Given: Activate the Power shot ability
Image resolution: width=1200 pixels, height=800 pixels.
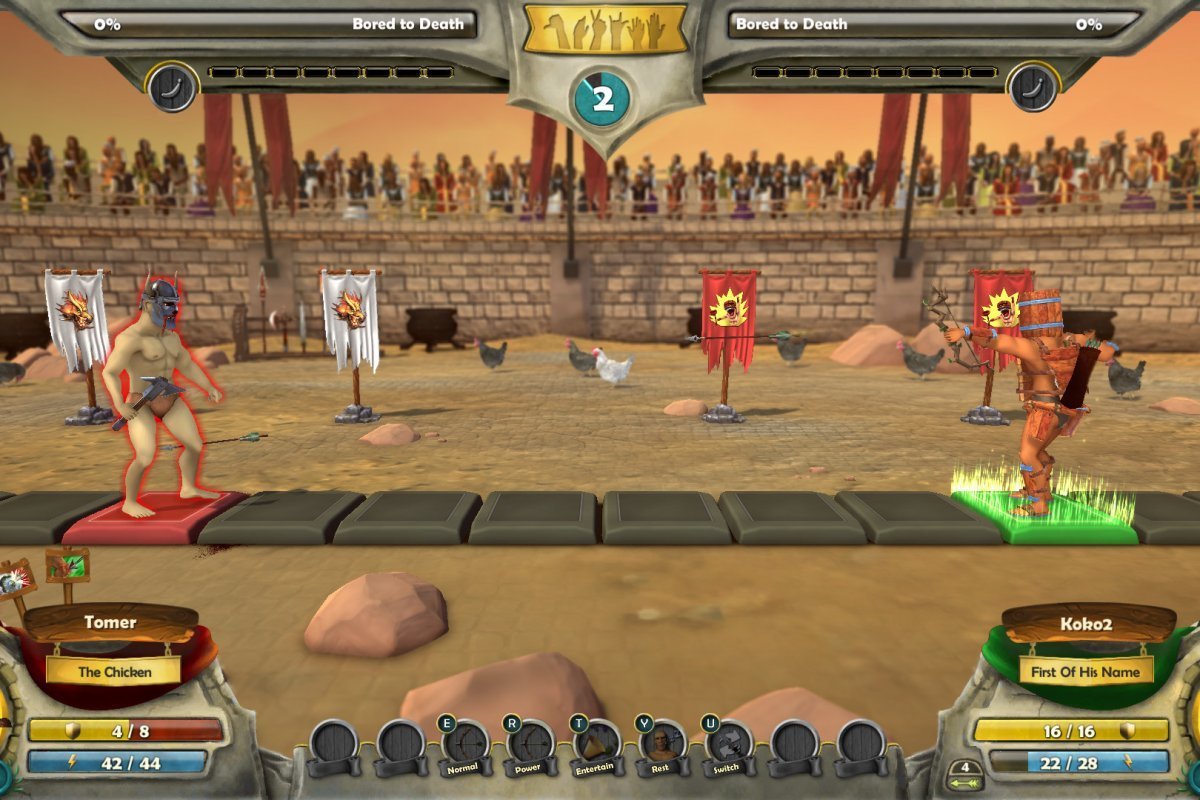Looking at the screenshot, I should coord(530,747).
